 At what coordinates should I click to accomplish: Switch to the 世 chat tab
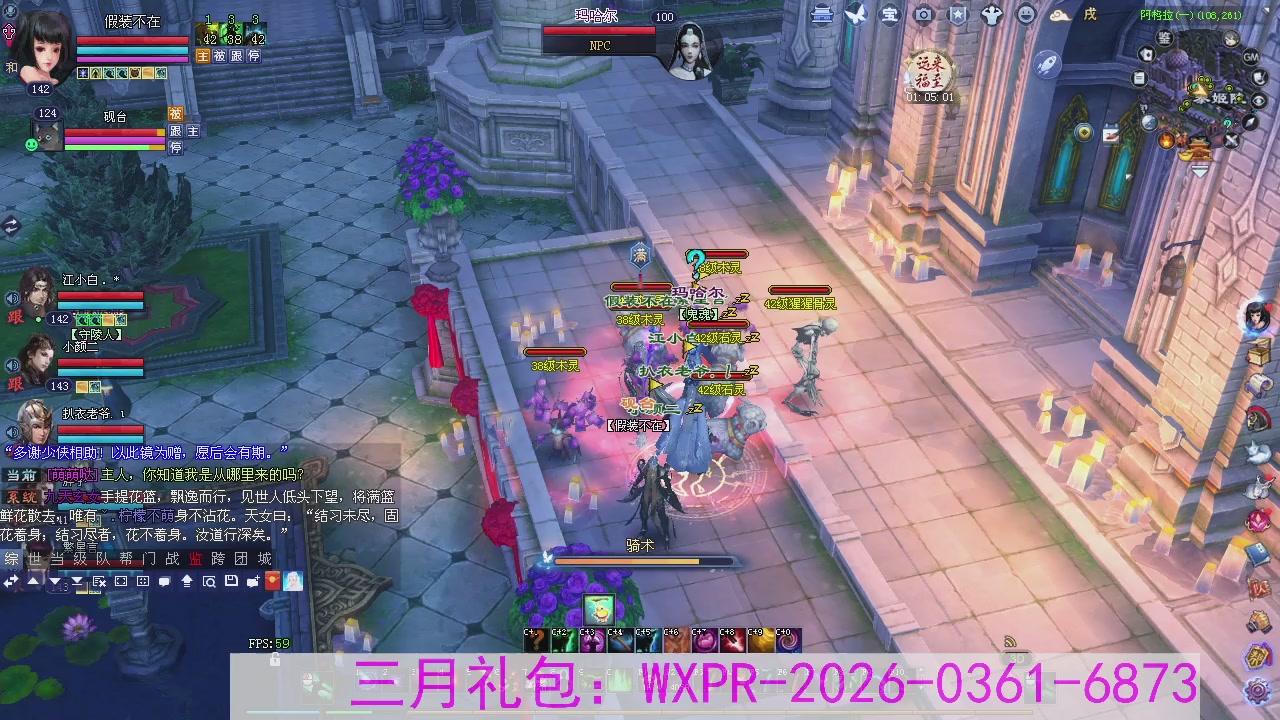(35, 560)
